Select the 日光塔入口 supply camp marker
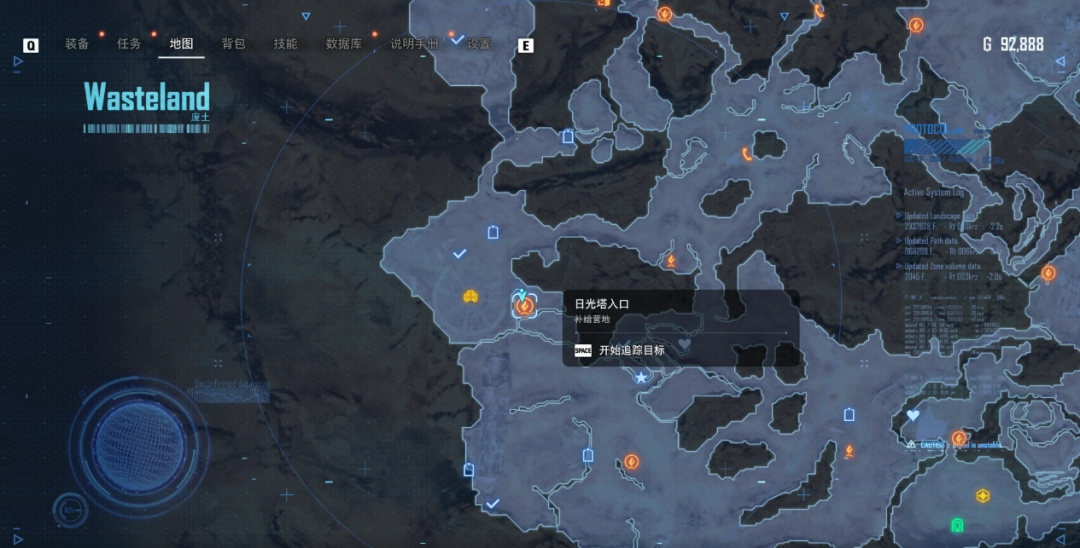The width and height of the screenshot is (1080, 548). click(x=523, y=306)
